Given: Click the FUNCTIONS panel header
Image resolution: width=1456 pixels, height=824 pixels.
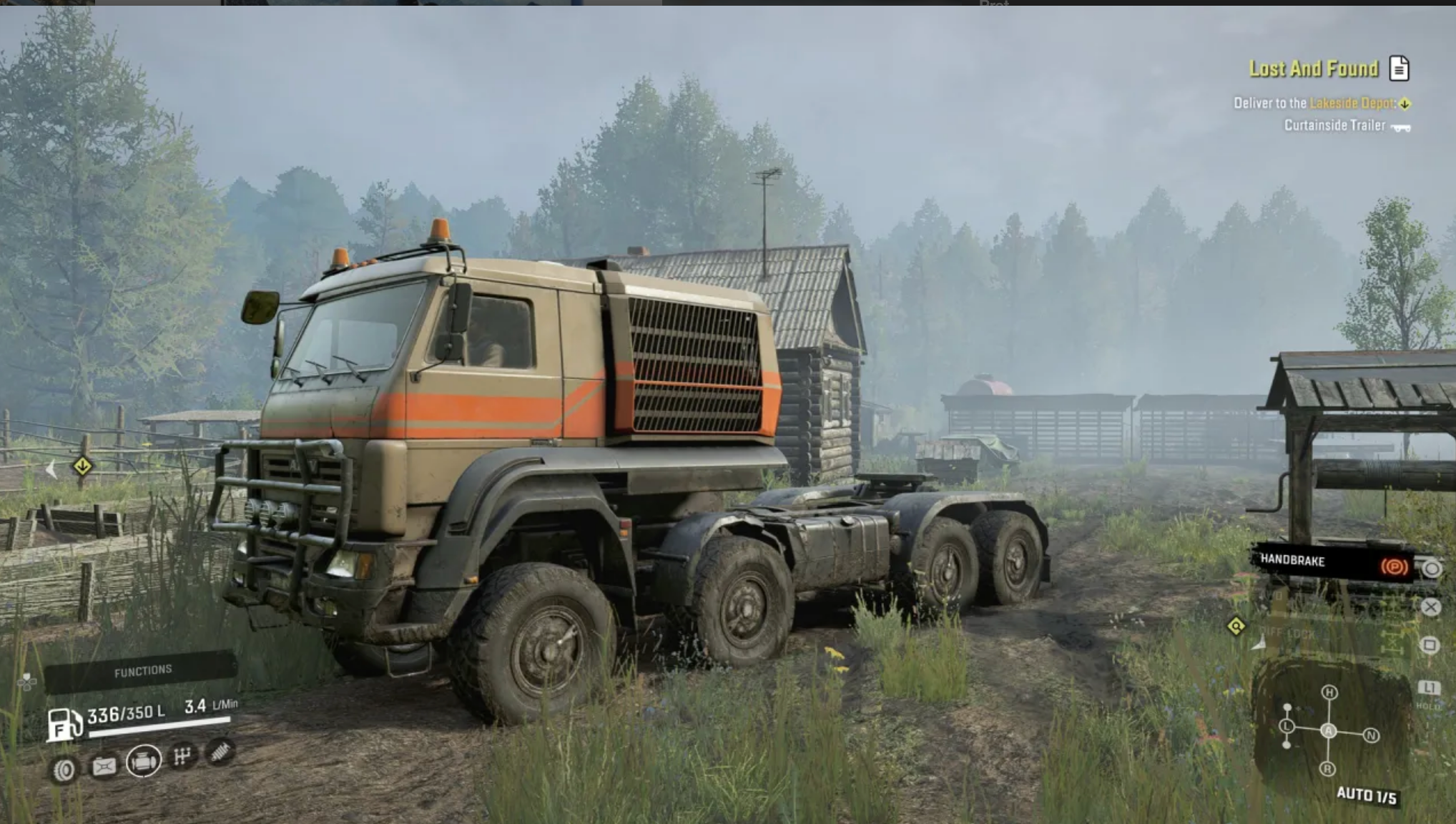Looking at the screenshot, I should (142, 669).
